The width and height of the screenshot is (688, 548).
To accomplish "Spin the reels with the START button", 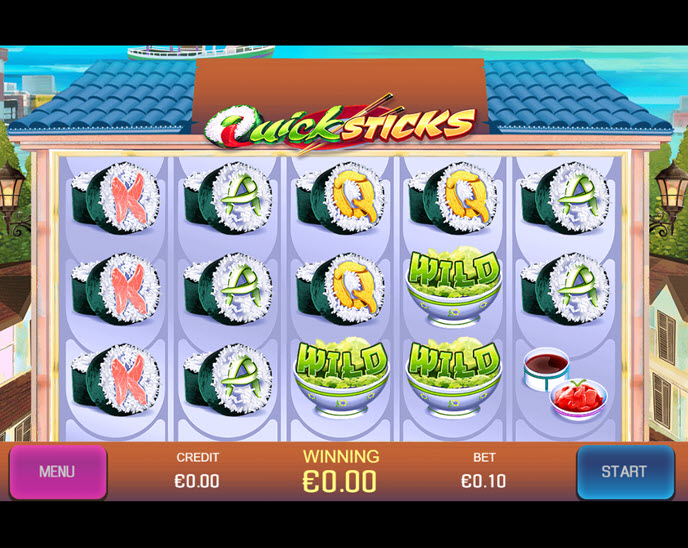I will pyautogui.click(x=624, y=472).
